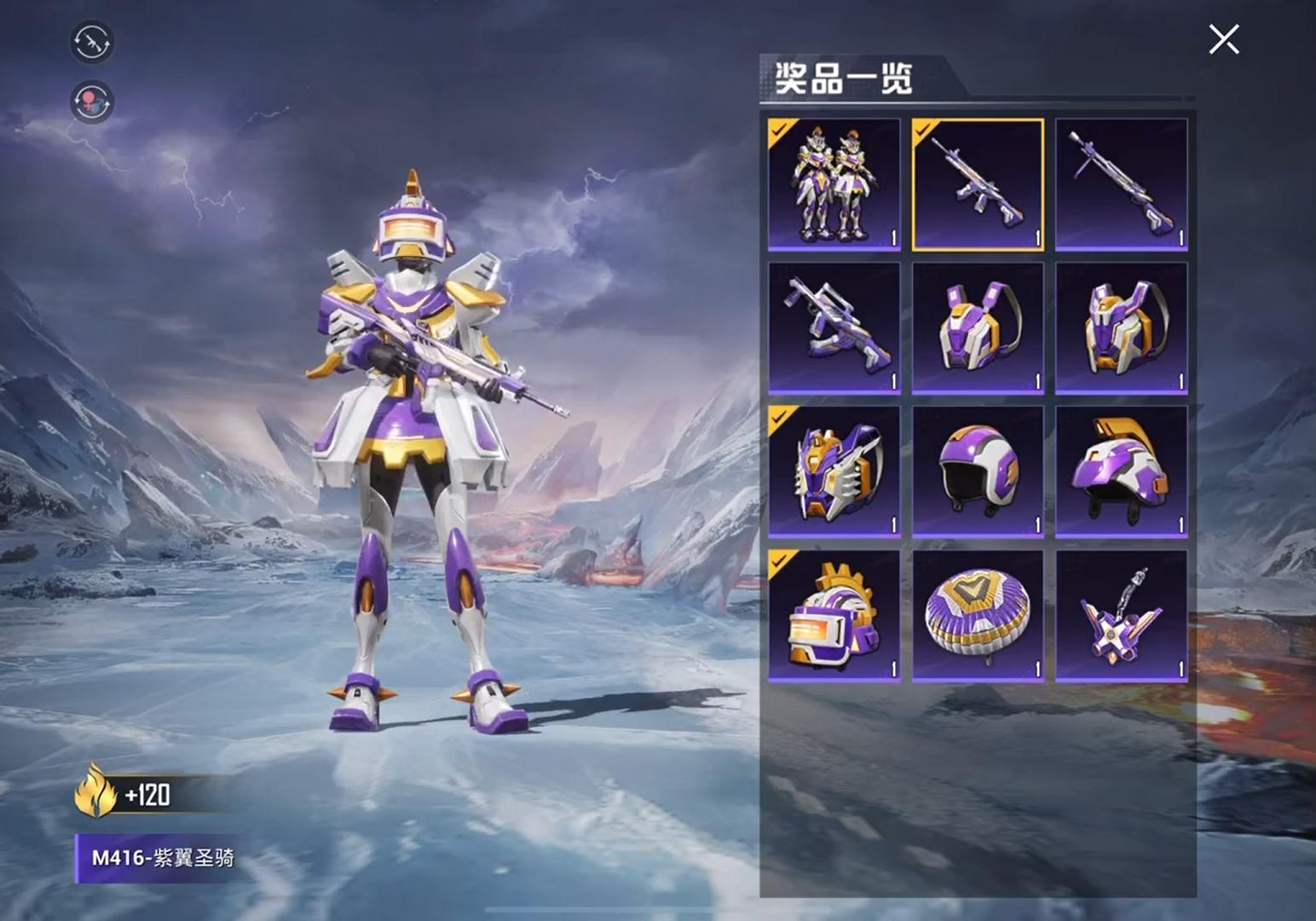Click the checkmark badge on the outfit set tile
Viewport: 1316px width, 921px height.
click(x=781, y=132)
